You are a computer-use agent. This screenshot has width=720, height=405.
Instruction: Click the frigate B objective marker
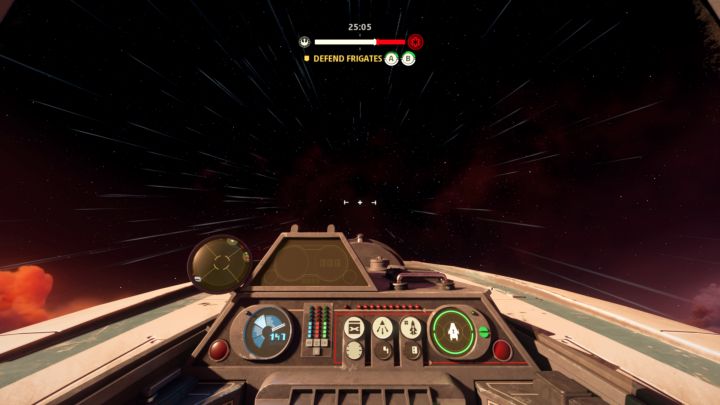tap(408, 59)
